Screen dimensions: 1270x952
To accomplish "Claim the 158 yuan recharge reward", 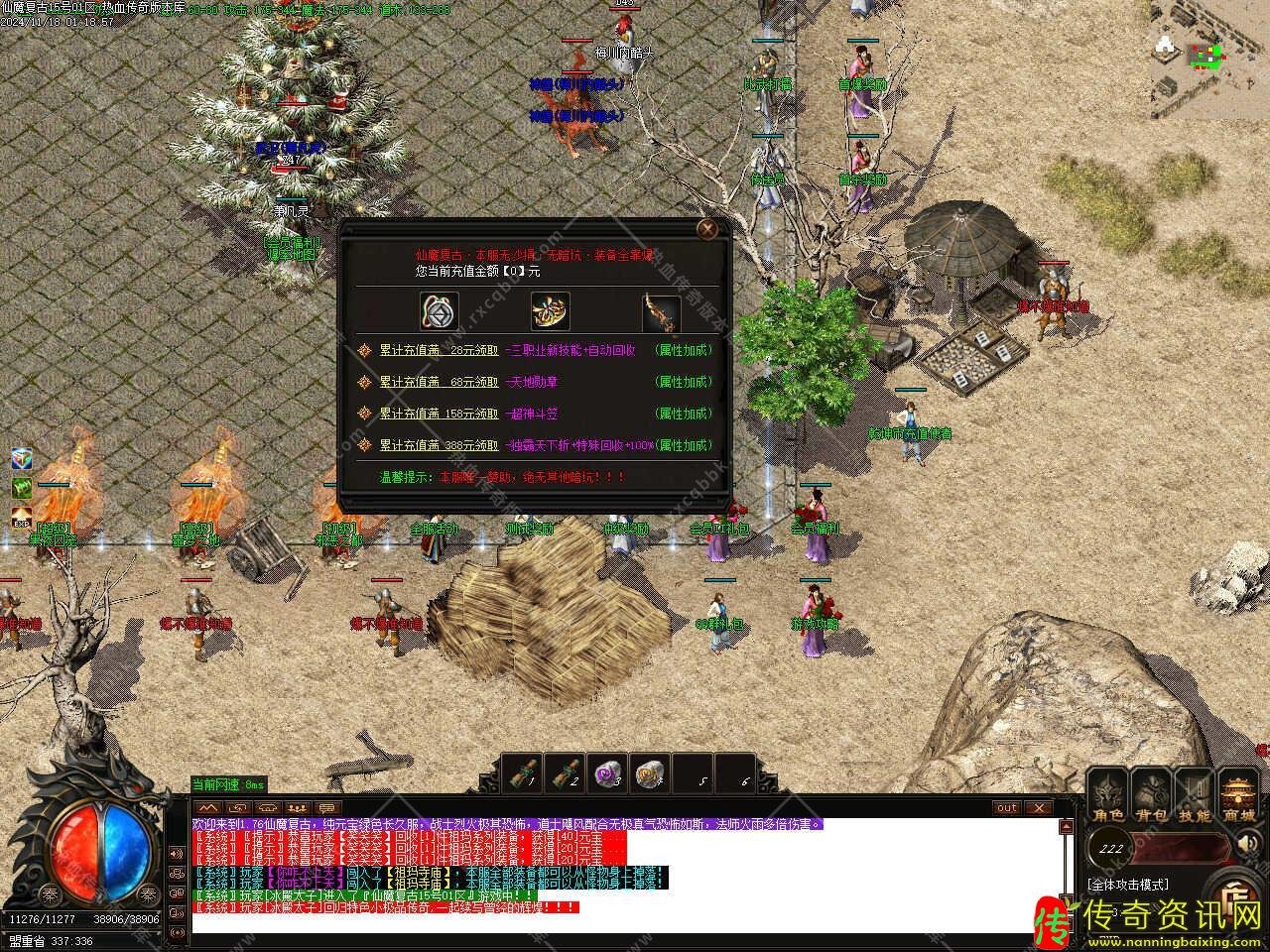I will [439, 414].
